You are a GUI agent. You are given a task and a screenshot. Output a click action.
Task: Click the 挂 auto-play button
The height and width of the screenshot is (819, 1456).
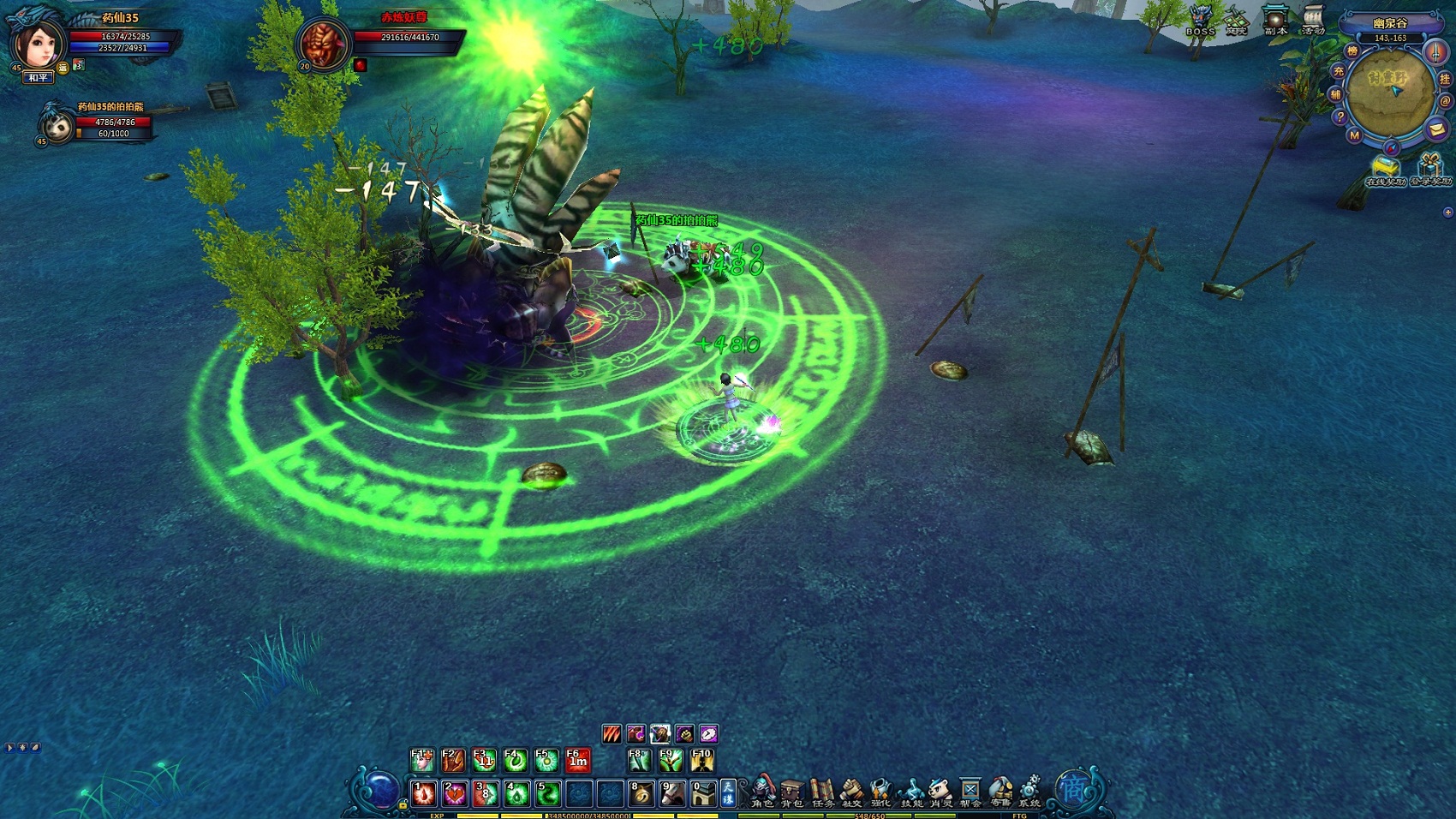click(1445, 79)
